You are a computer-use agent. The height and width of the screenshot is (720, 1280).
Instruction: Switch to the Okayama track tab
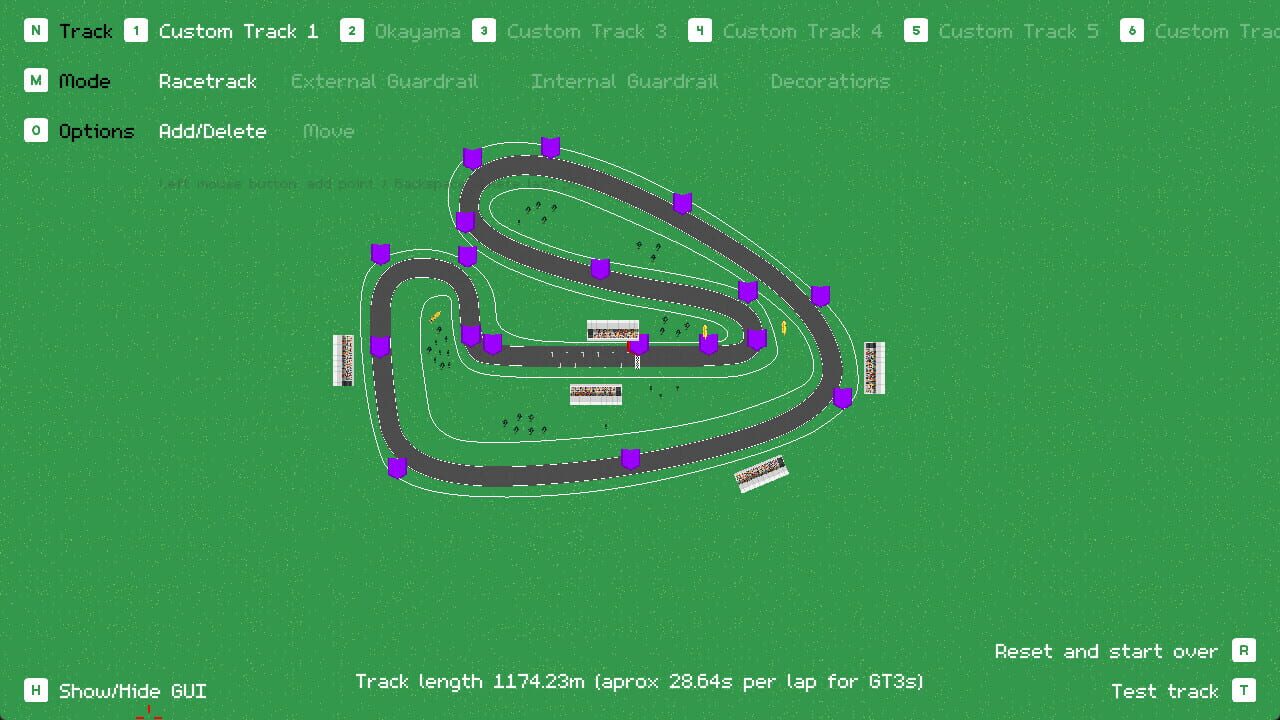point(416,31)
